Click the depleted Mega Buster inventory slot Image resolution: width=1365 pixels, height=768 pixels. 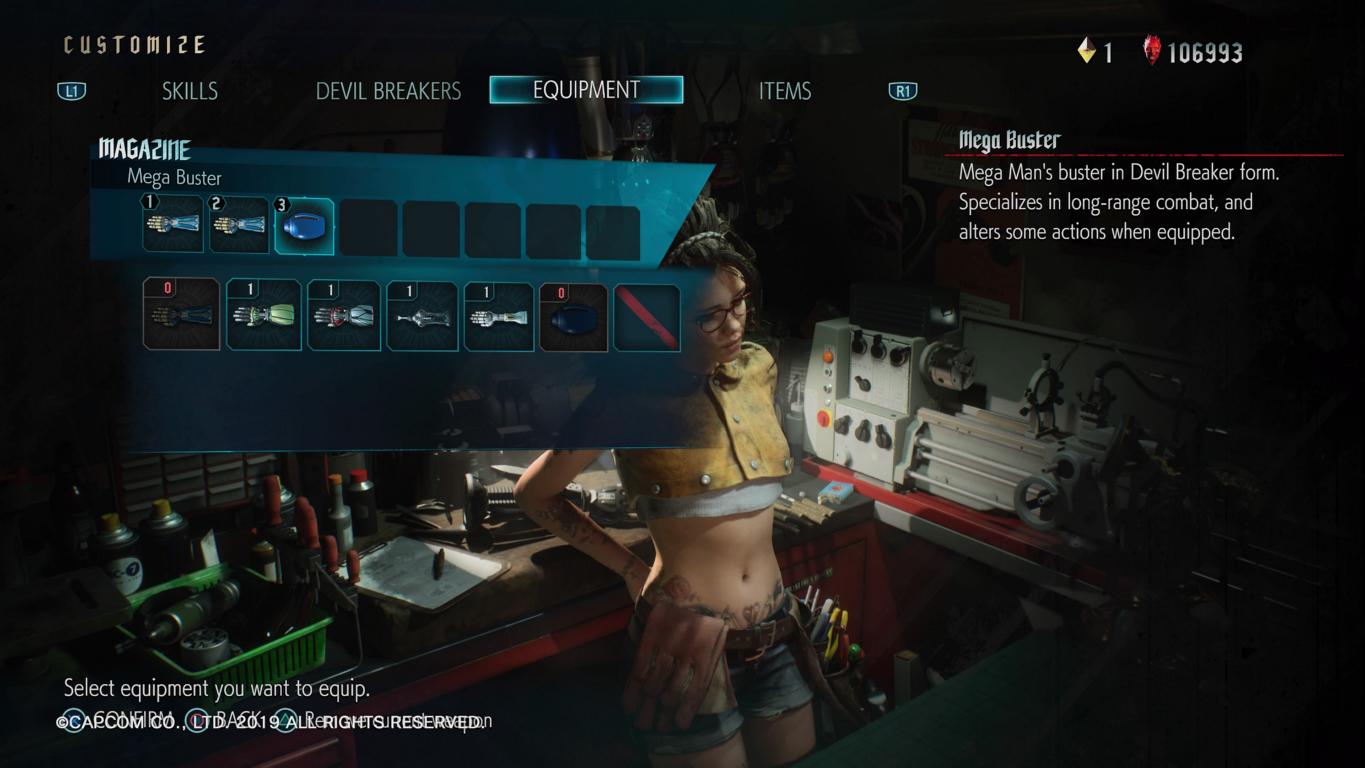click(x=574, y=317)
